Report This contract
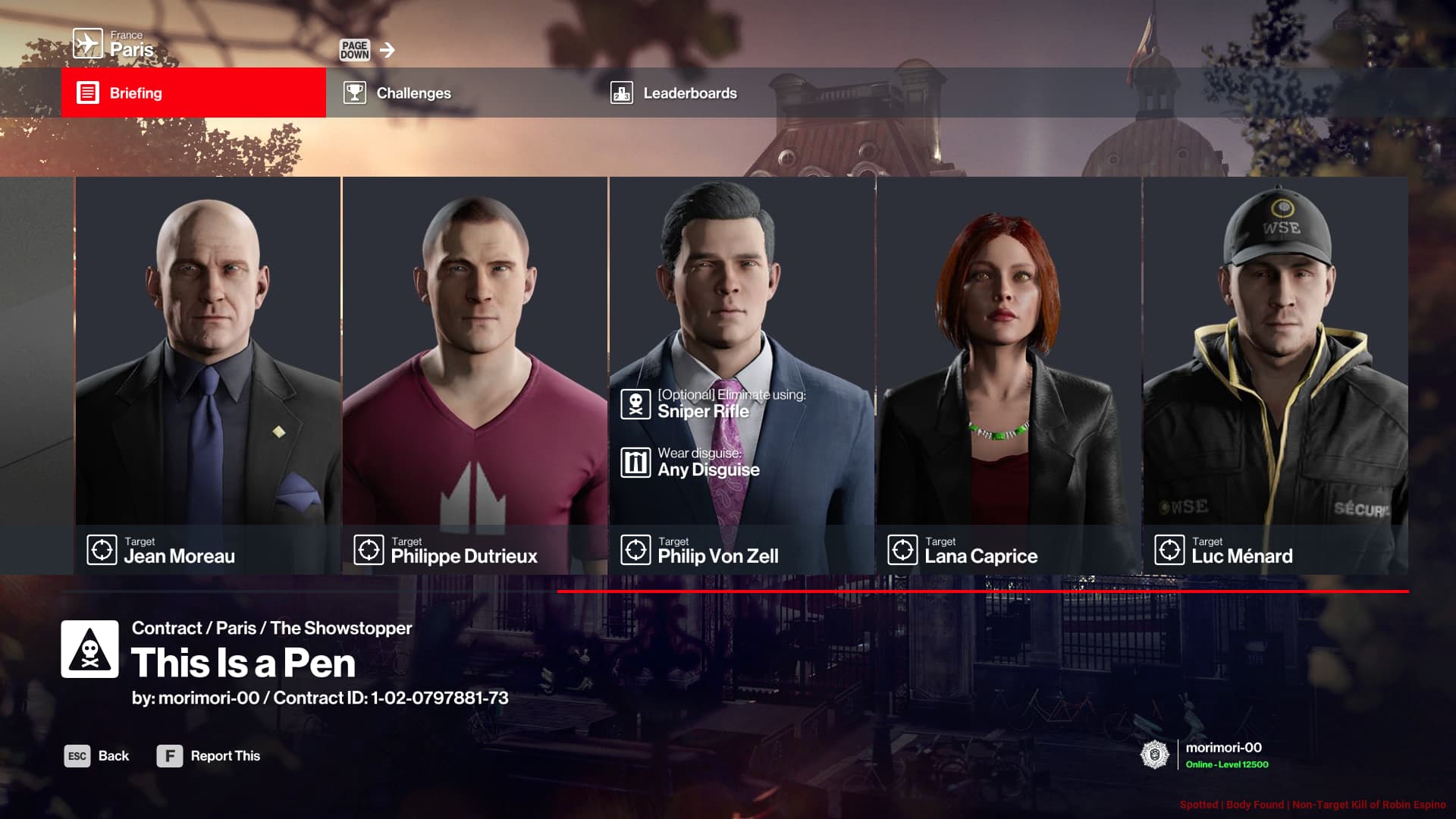 (x=209, y=756)
